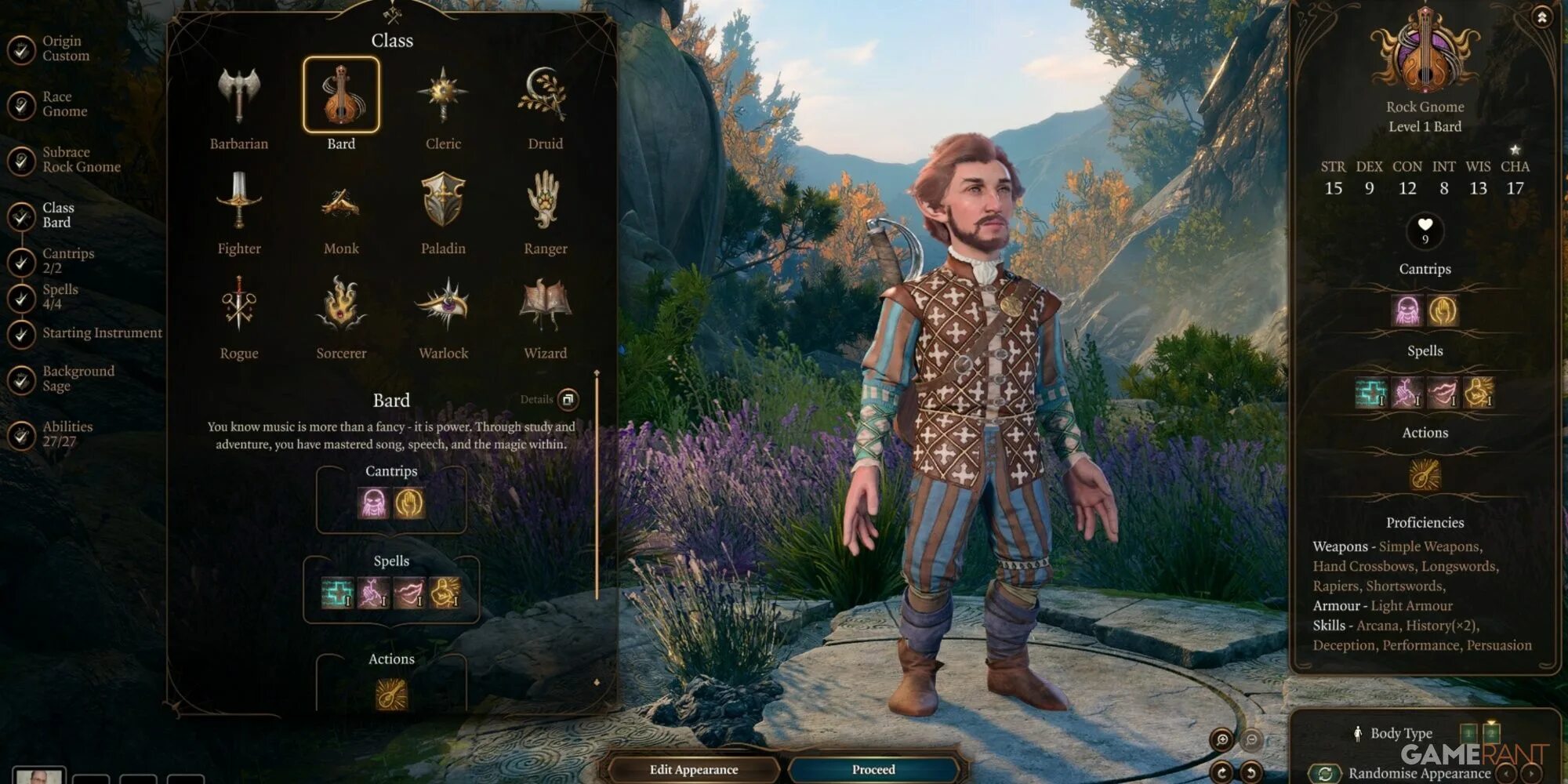
Task: Go to the Race step
Action: point(64,103)
